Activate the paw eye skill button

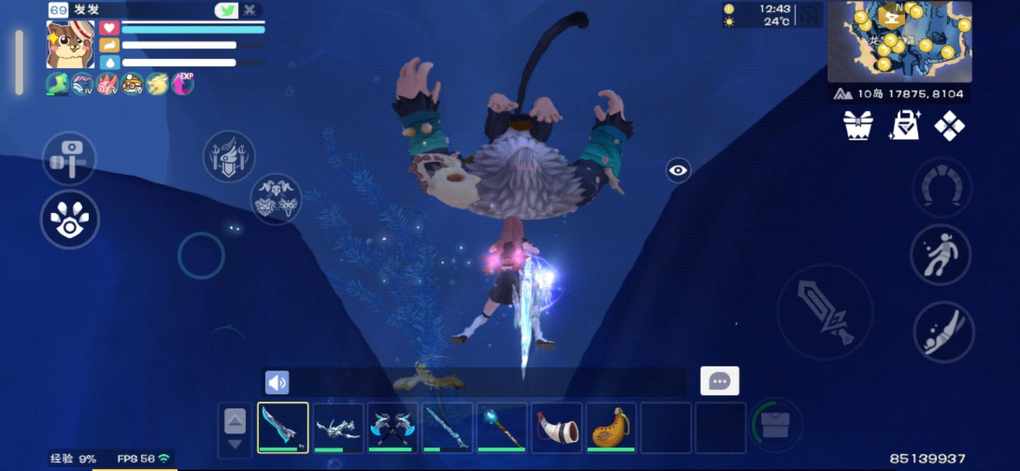[x=69, y=219]
